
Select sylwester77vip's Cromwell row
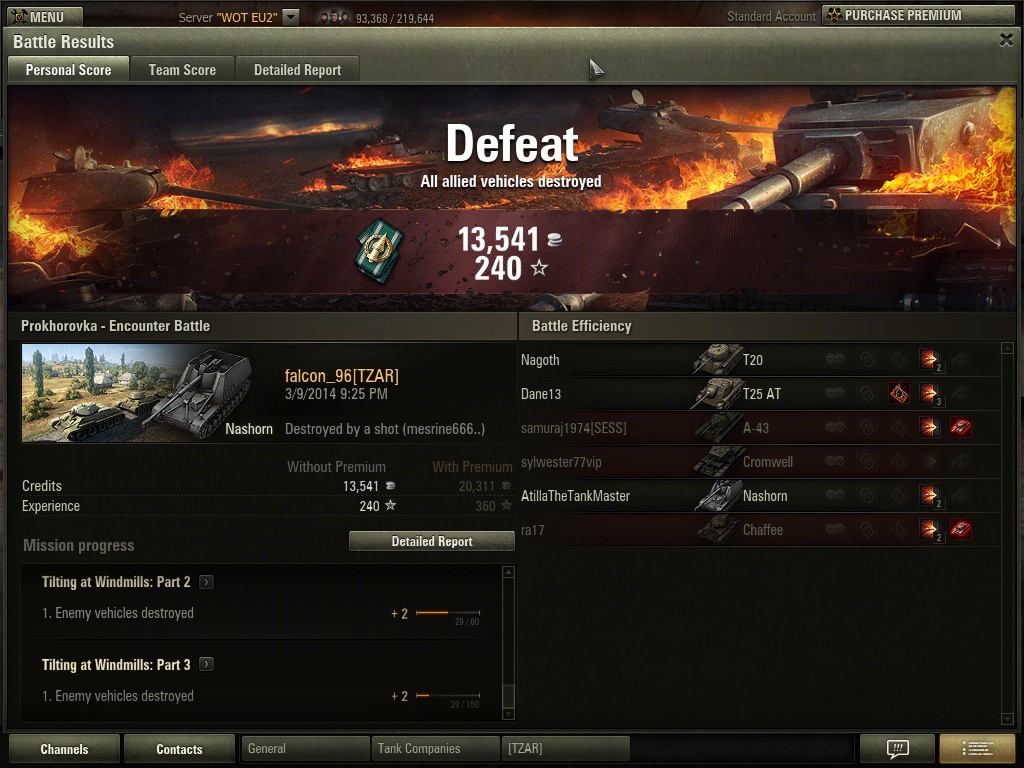point(758,462)
